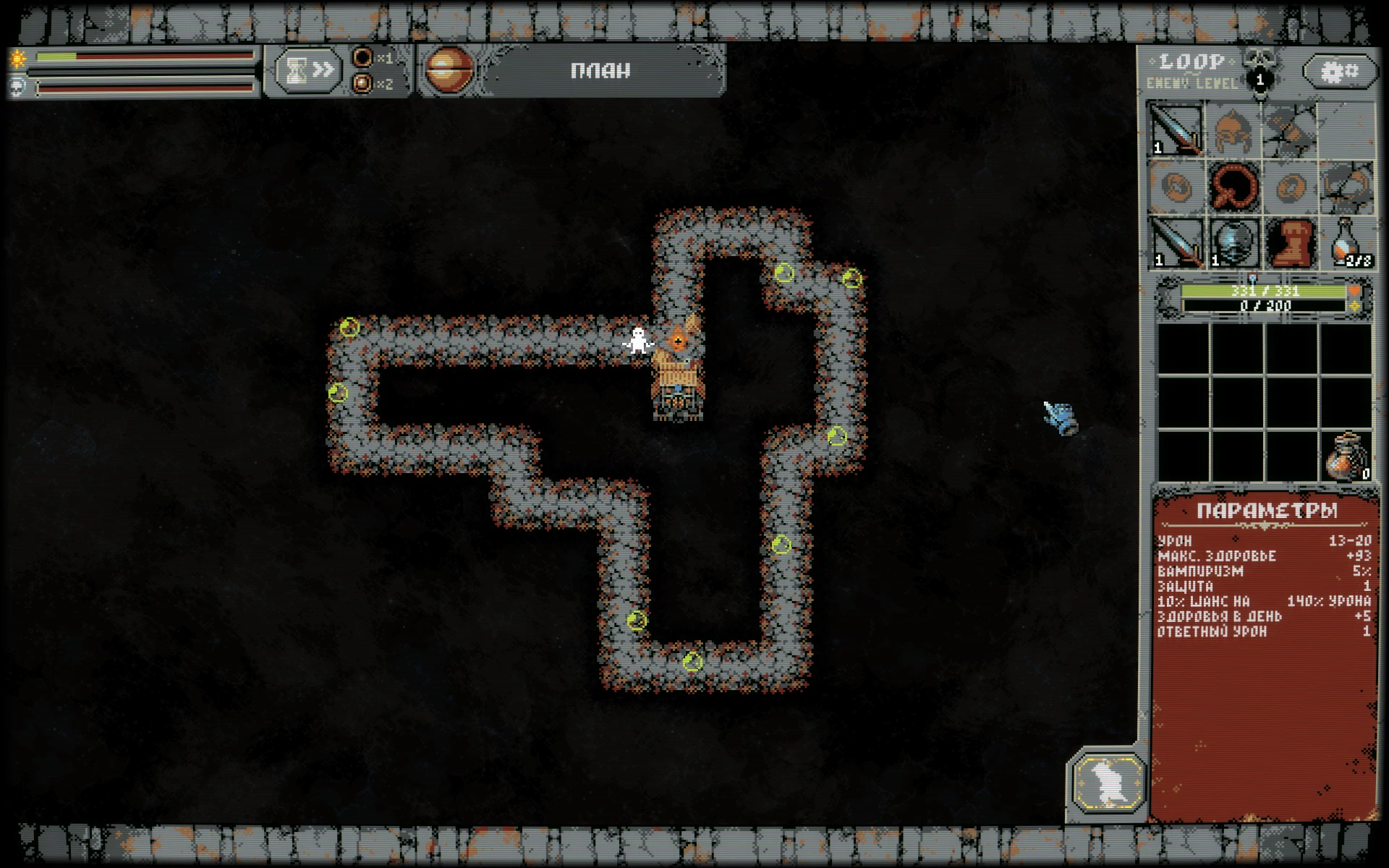Click the hourglass fast-forward speed button

pyautogui.click(x=307, y=70)
